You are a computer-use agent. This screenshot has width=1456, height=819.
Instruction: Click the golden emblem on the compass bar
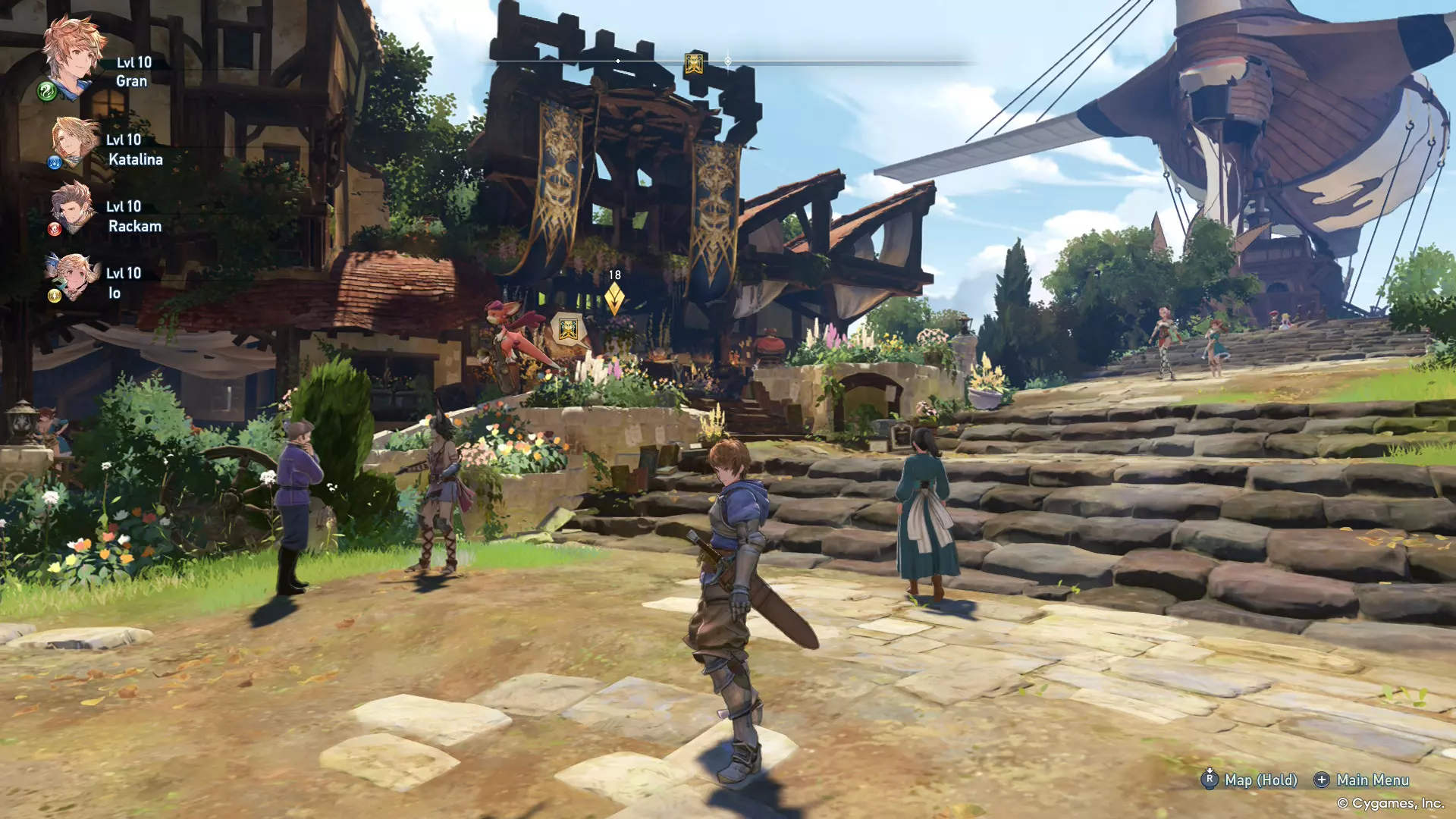(x=693, y=64)
